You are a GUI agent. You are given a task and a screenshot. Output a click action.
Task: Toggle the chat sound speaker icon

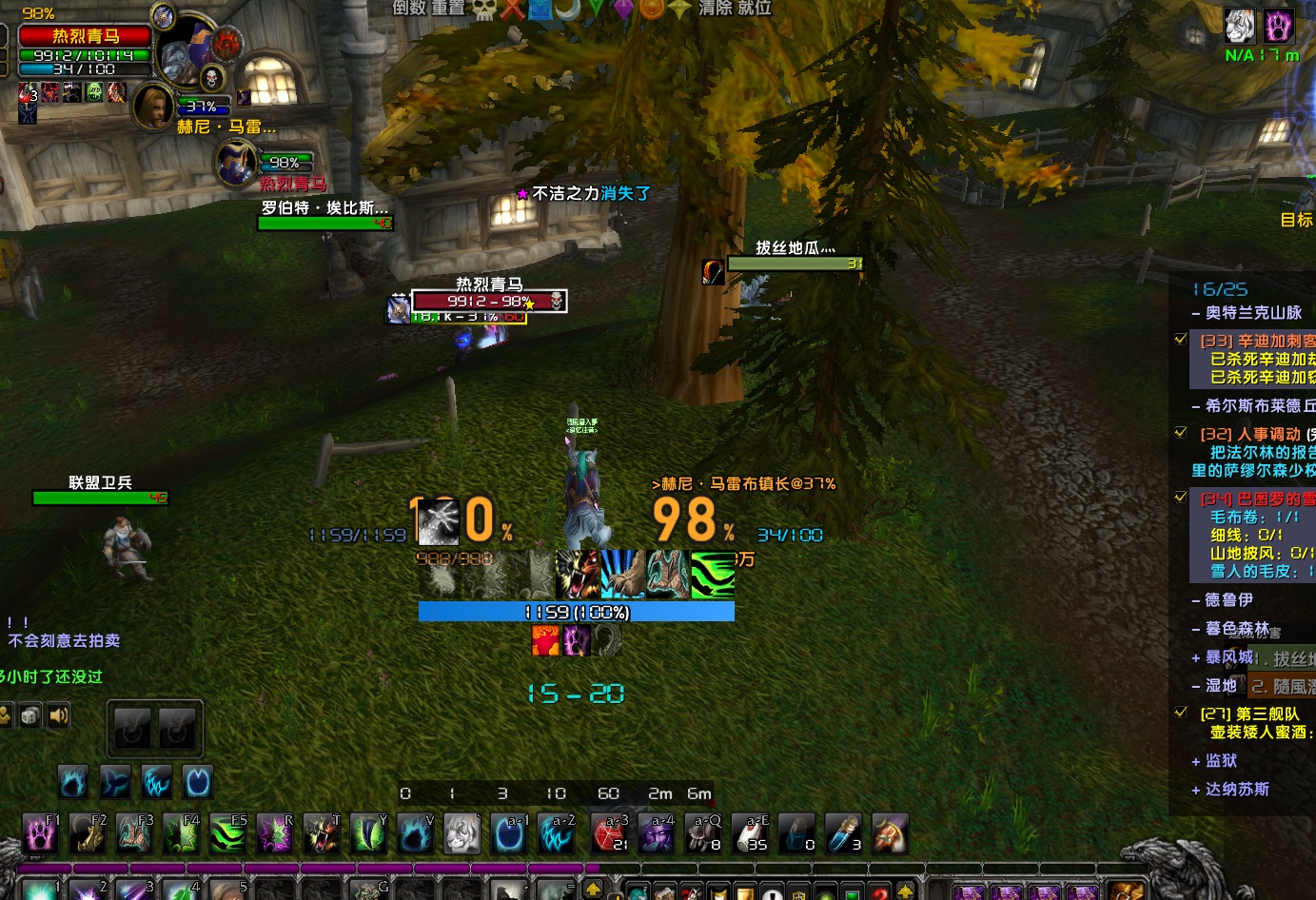[x=59, y=715]
